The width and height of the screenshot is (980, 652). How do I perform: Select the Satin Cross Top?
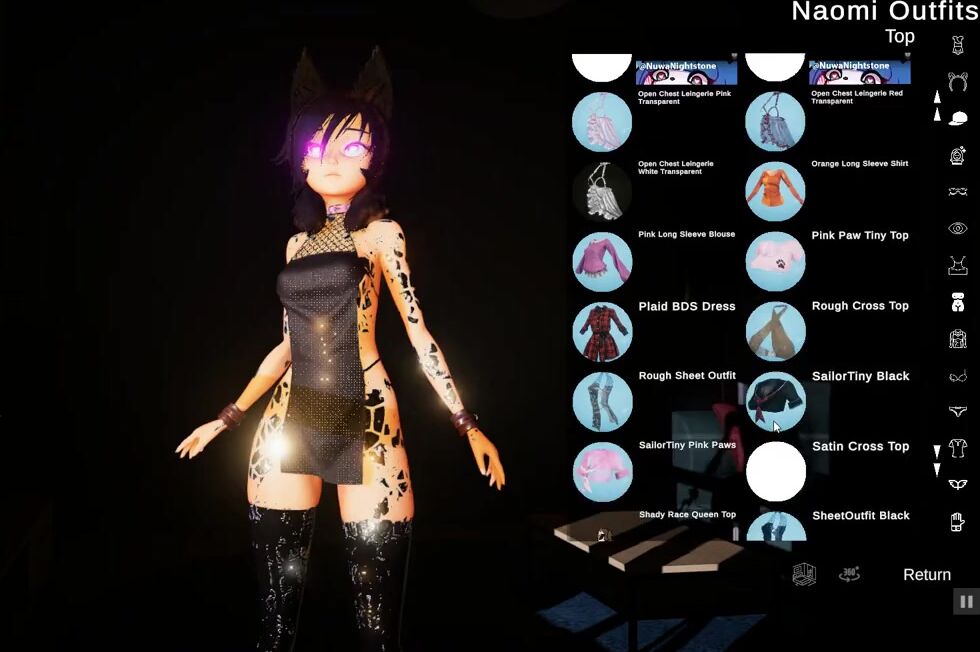point(775,472)
